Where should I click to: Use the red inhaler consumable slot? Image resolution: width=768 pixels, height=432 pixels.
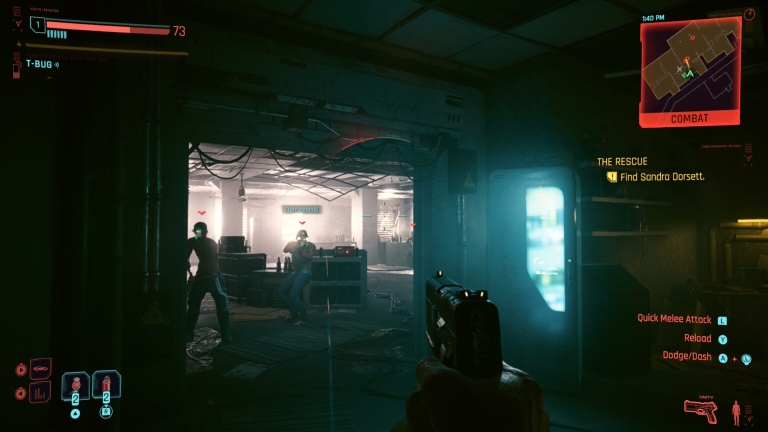tap(106, 385)
